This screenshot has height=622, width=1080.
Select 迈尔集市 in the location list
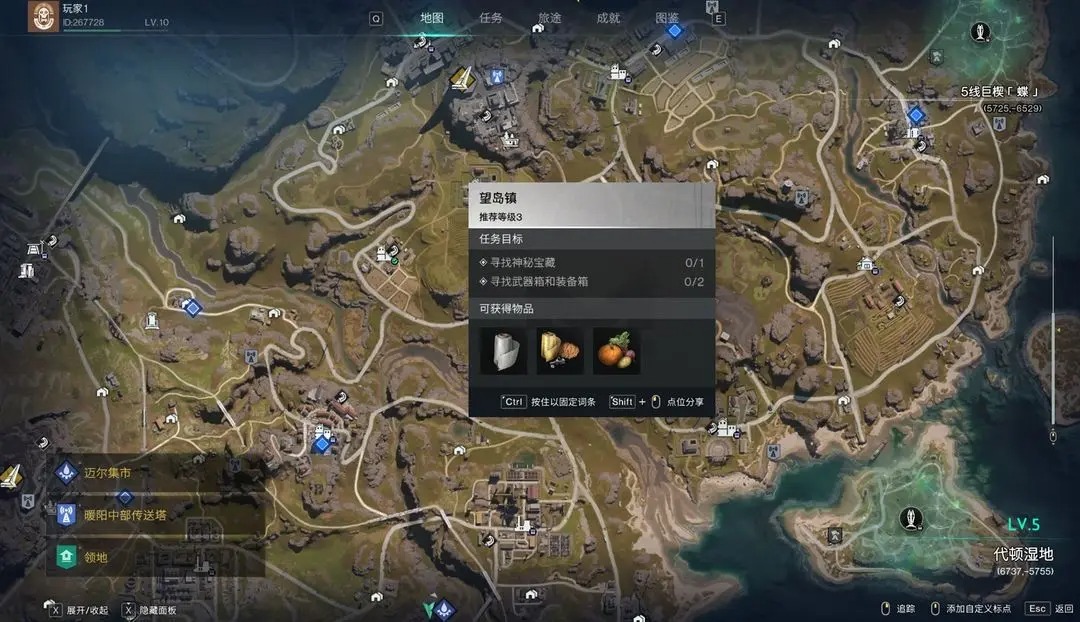click(108, 472)
